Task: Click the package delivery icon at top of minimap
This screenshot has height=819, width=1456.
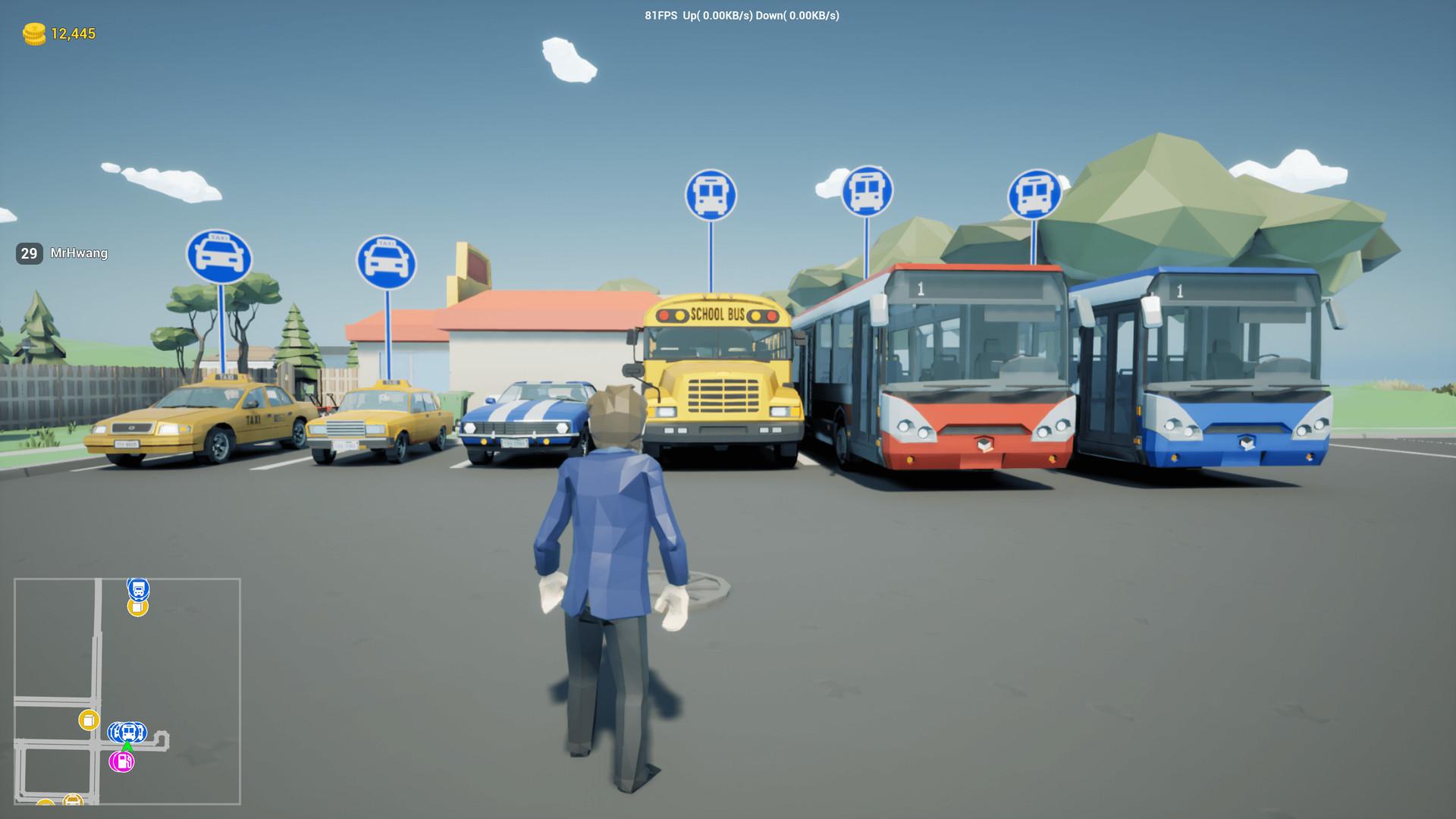Action: [136, 607]
